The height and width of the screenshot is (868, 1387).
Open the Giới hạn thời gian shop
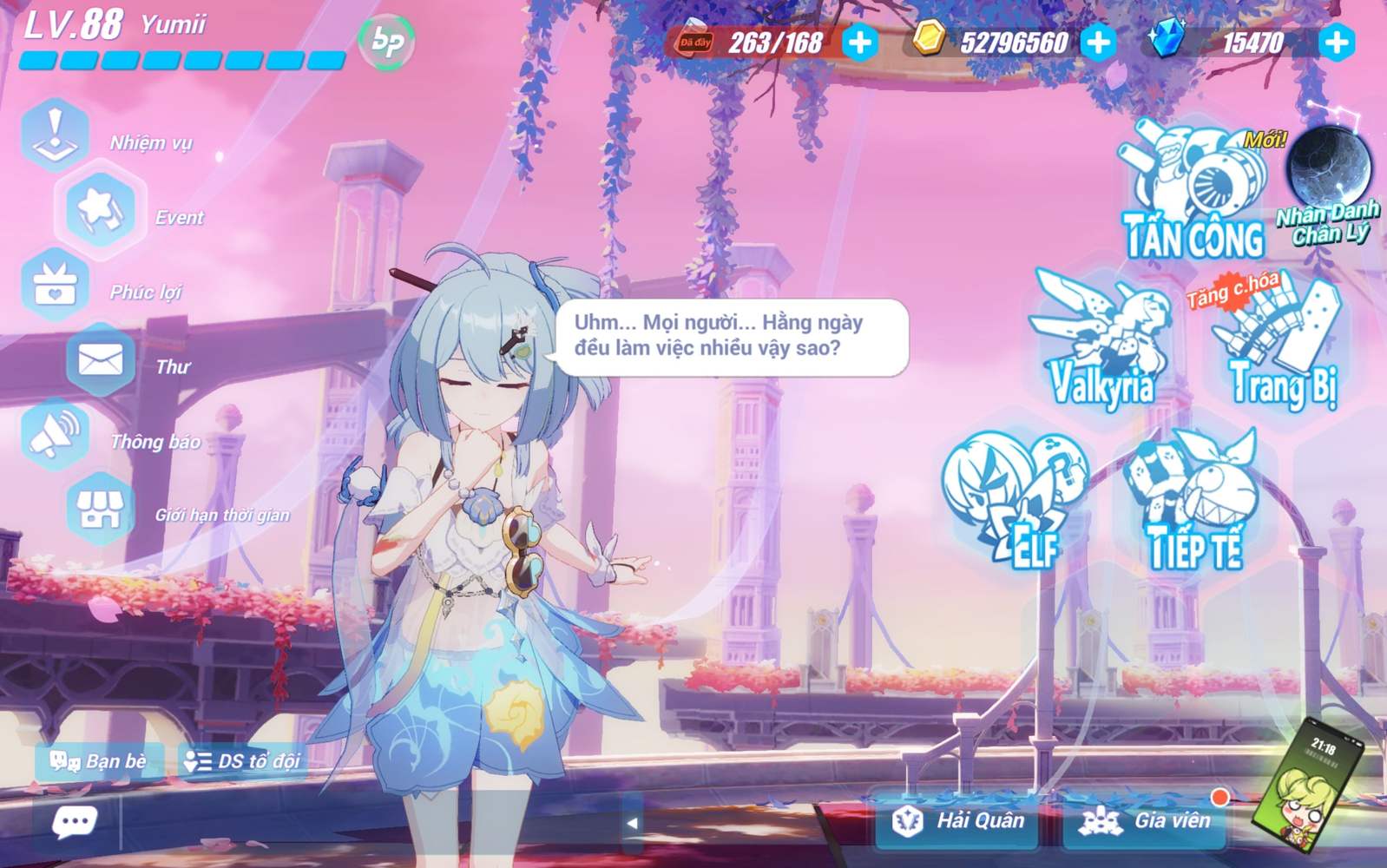pyautogui.click(x=100, y=509)
